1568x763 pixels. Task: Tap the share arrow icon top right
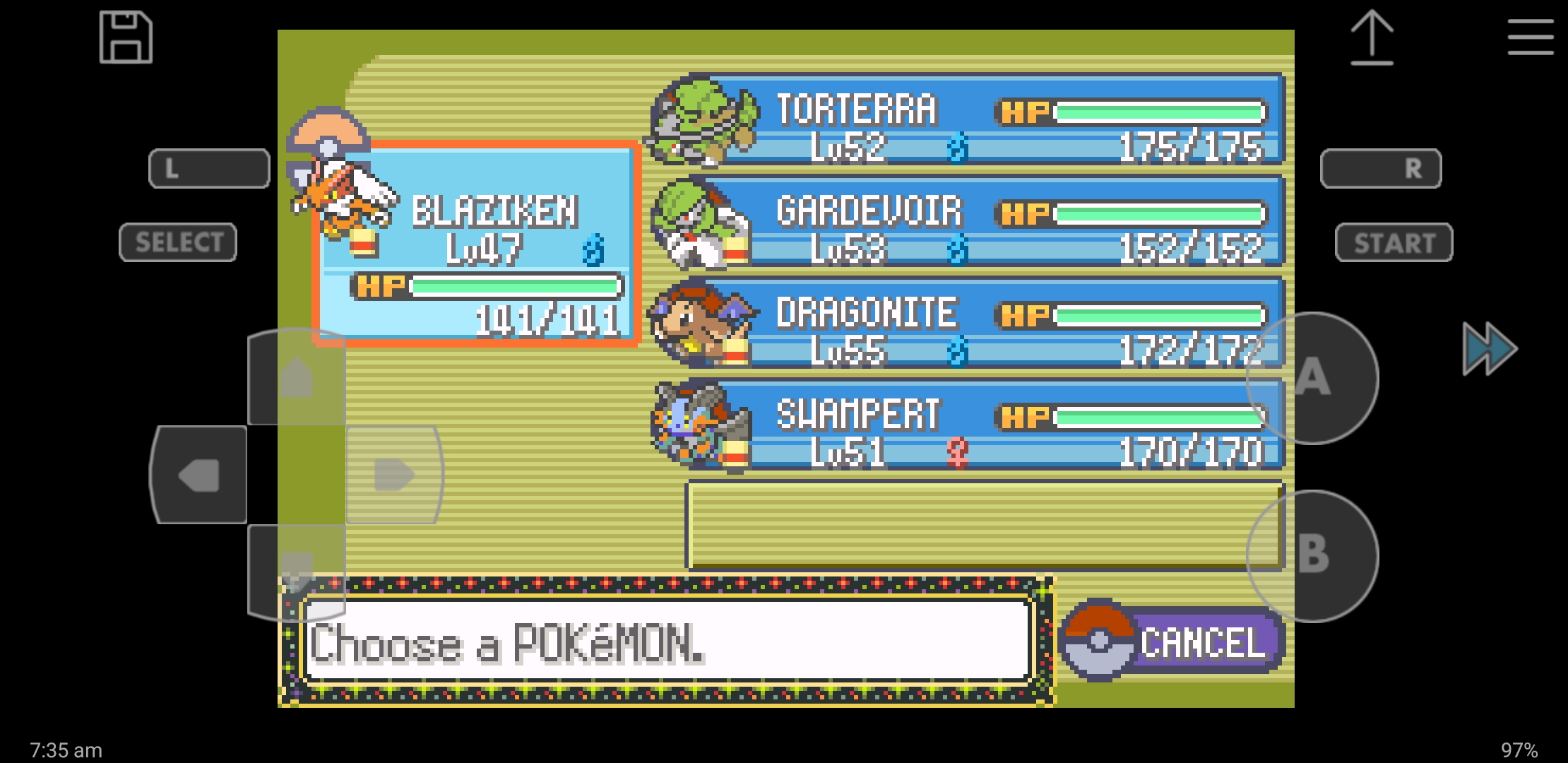coord(1373,39)
